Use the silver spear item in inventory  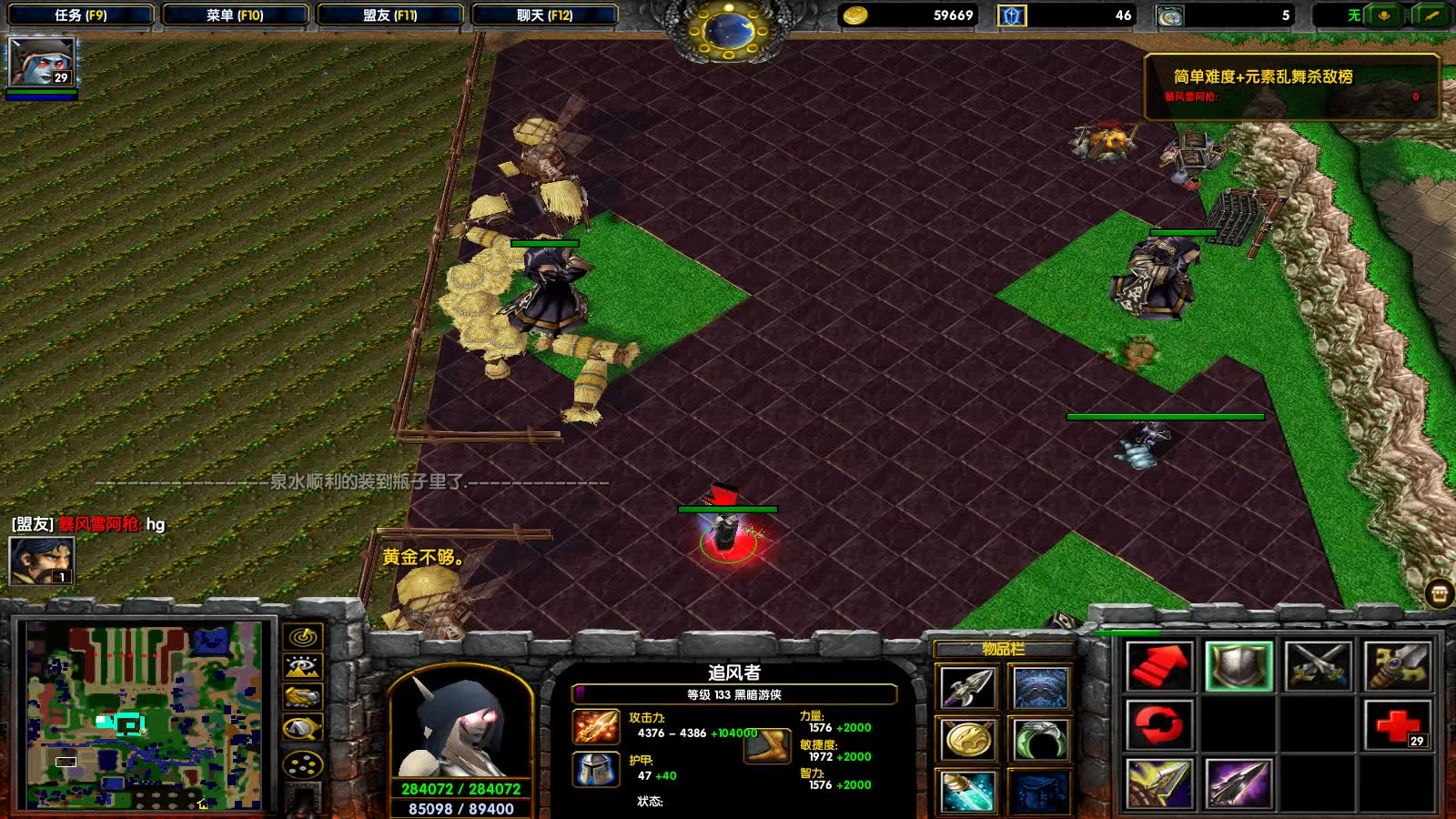(x=967, y=687)
